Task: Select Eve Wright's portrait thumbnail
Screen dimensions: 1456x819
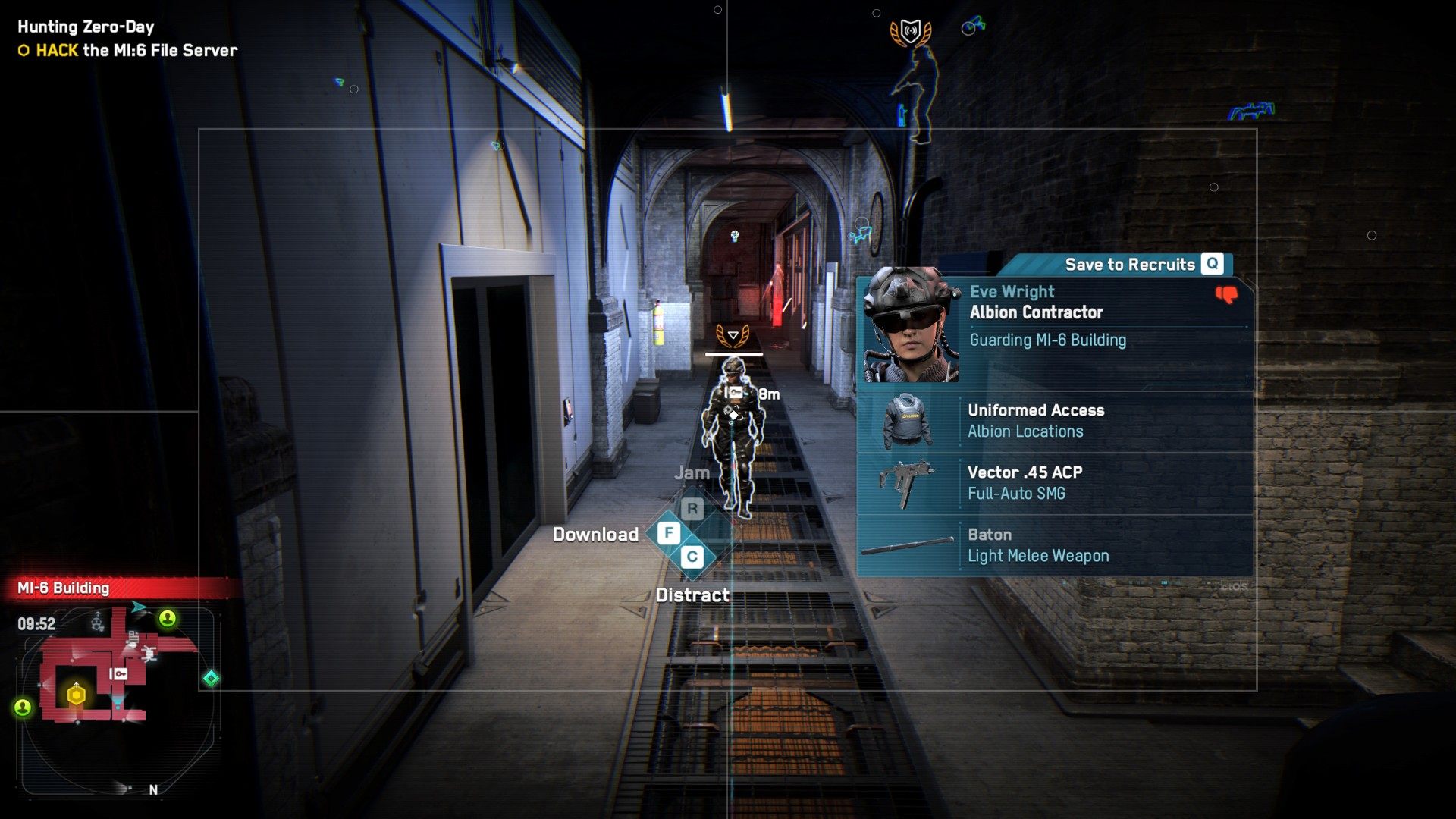Action: [911, 325]
